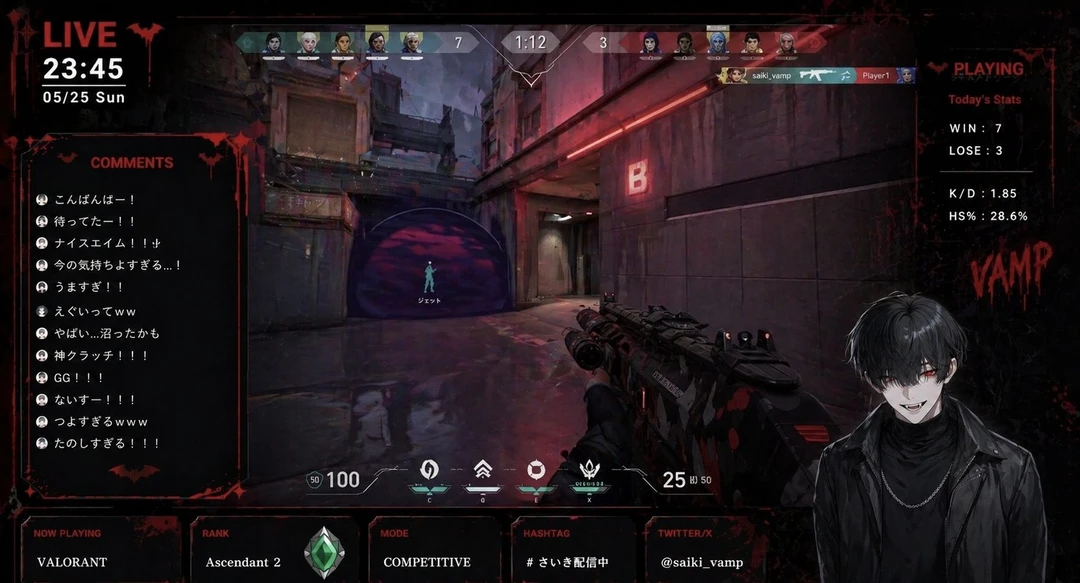Open the @saiki_vamp Twitter handle
Screen dimensions: 1080x583
(702, 562)
